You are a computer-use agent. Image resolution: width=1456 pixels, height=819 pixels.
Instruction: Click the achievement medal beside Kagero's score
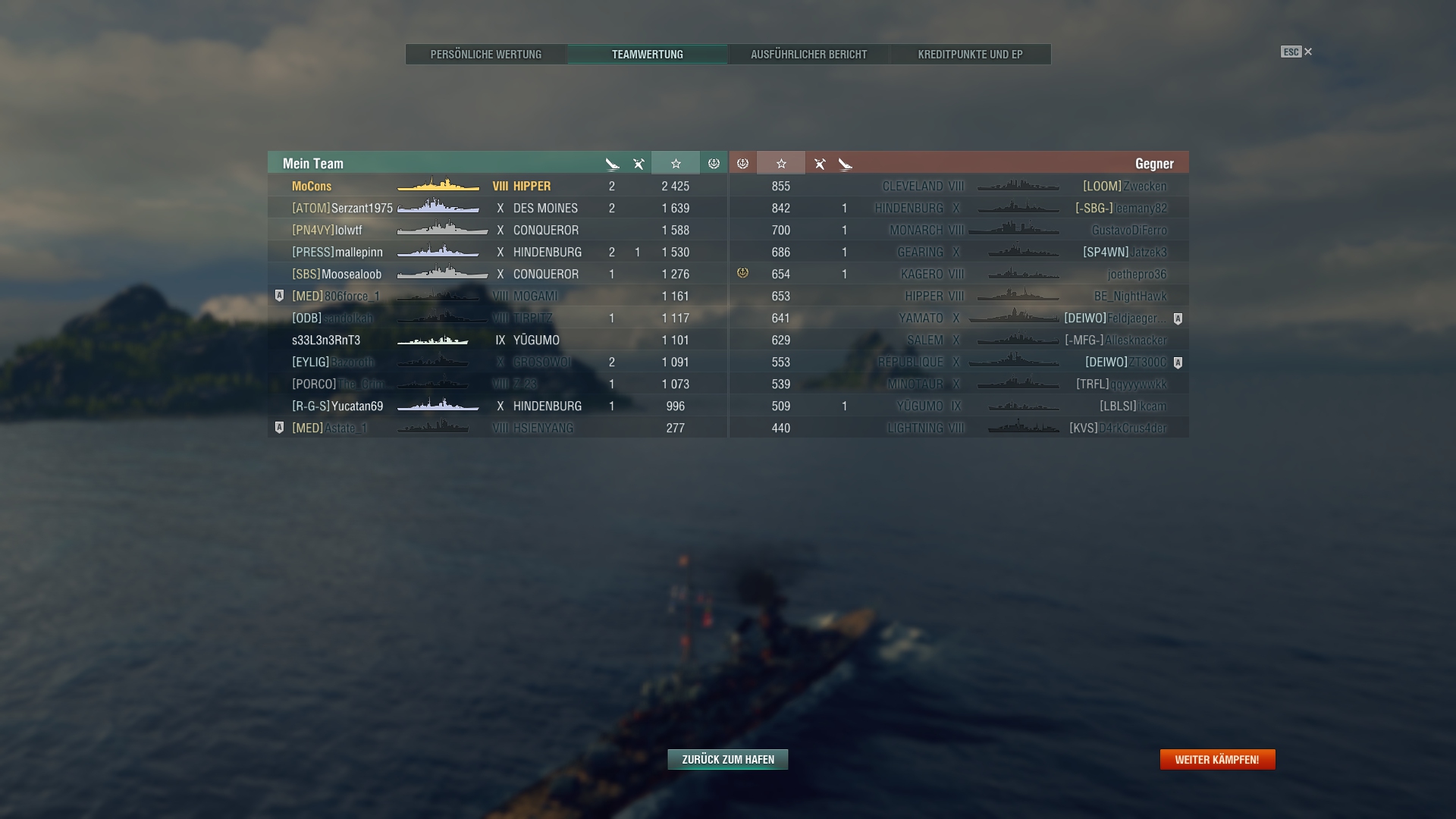[742, 274]
